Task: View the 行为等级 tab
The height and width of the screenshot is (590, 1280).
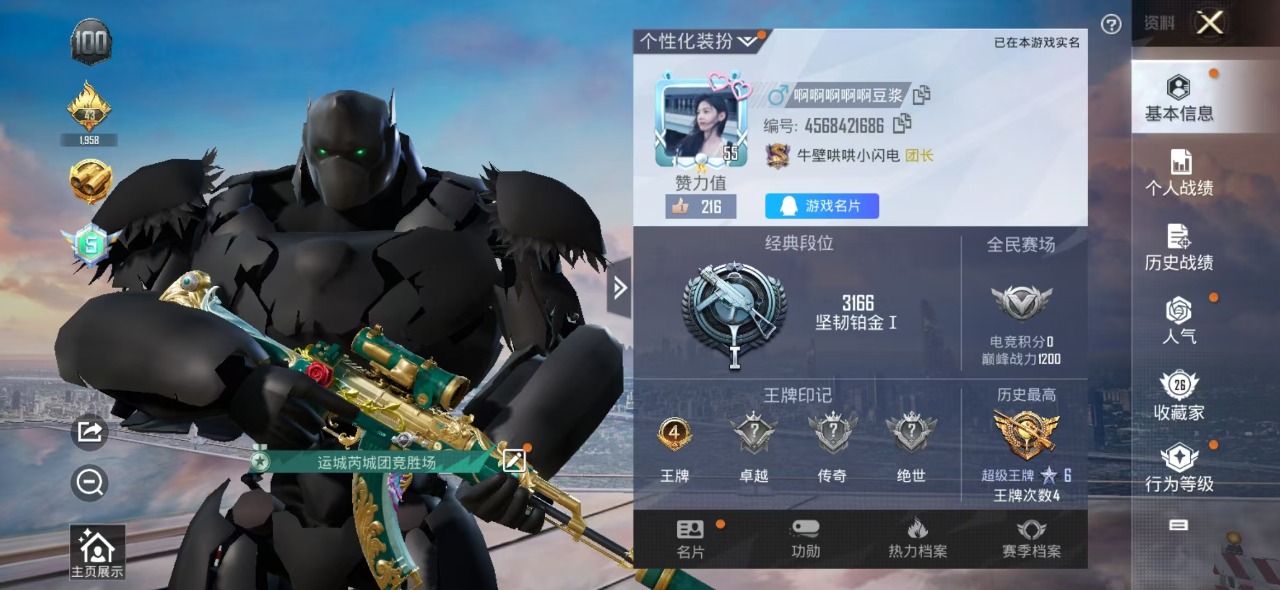Action: 1179,469
